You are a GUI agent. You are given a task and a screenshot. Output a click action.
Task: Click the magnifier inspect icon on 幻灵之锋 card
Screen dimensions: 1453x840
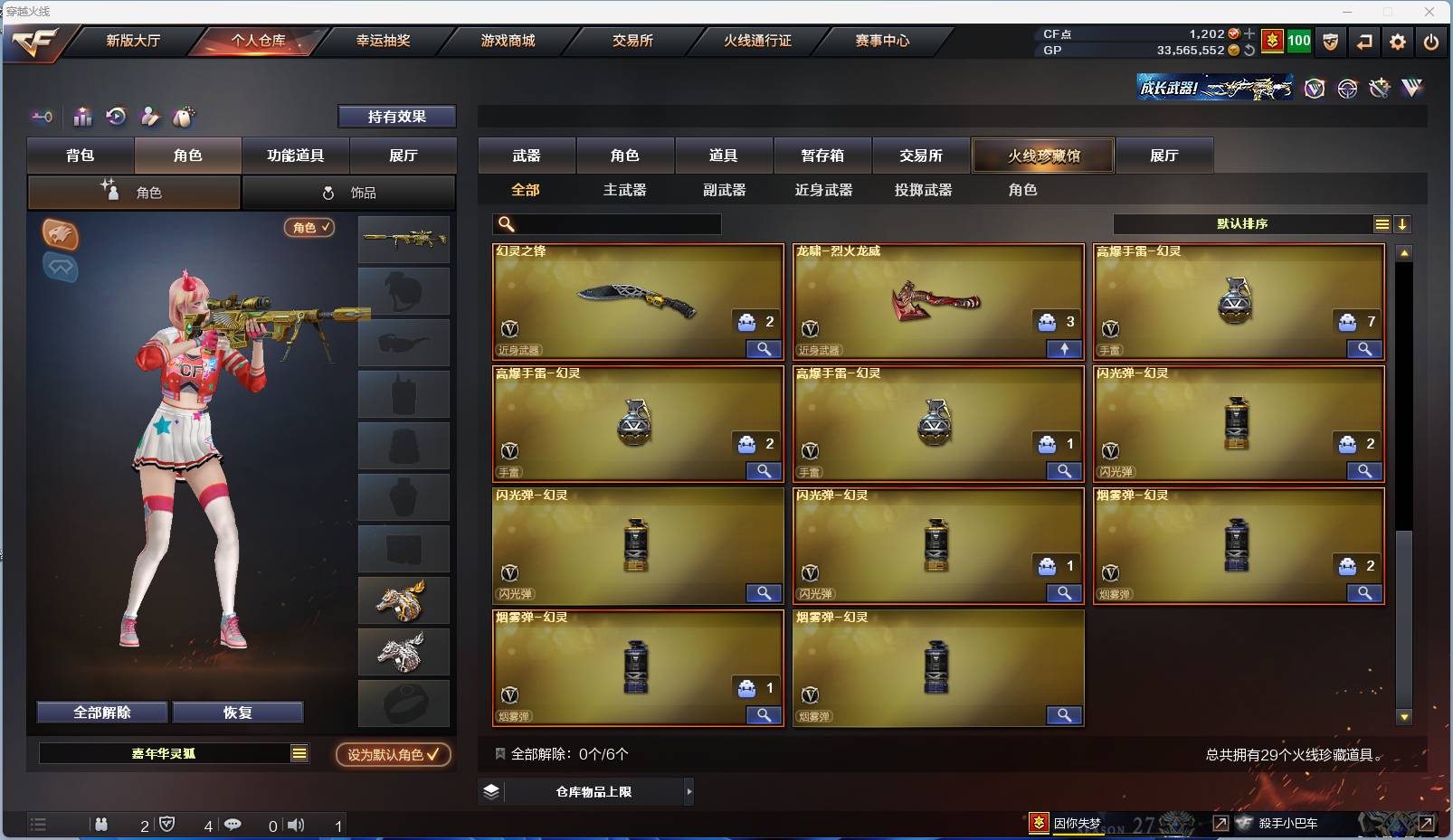pyautogui.click(x=764, y=349)
